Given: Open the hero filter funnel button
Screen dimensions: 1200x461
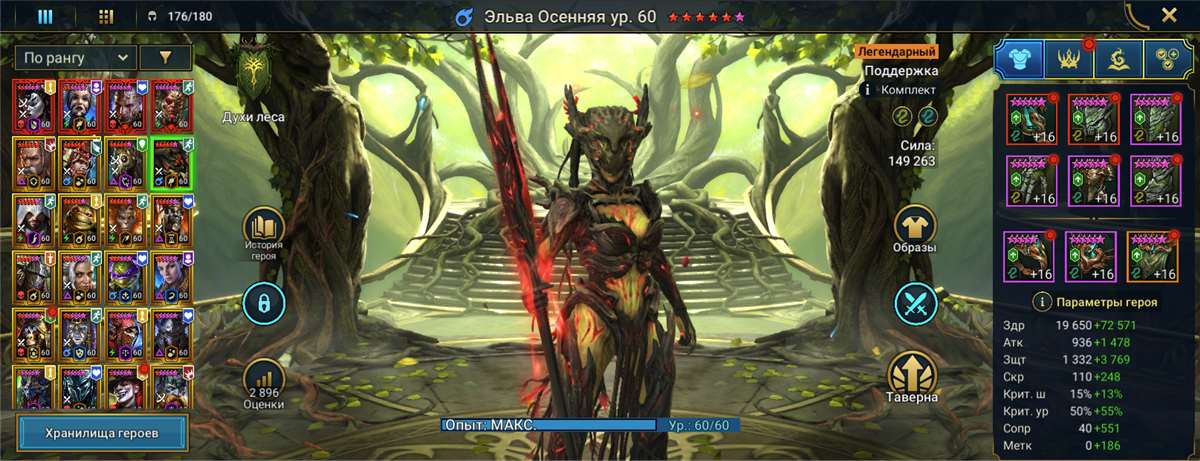Looking at the screenshot, I should (164, 58).
